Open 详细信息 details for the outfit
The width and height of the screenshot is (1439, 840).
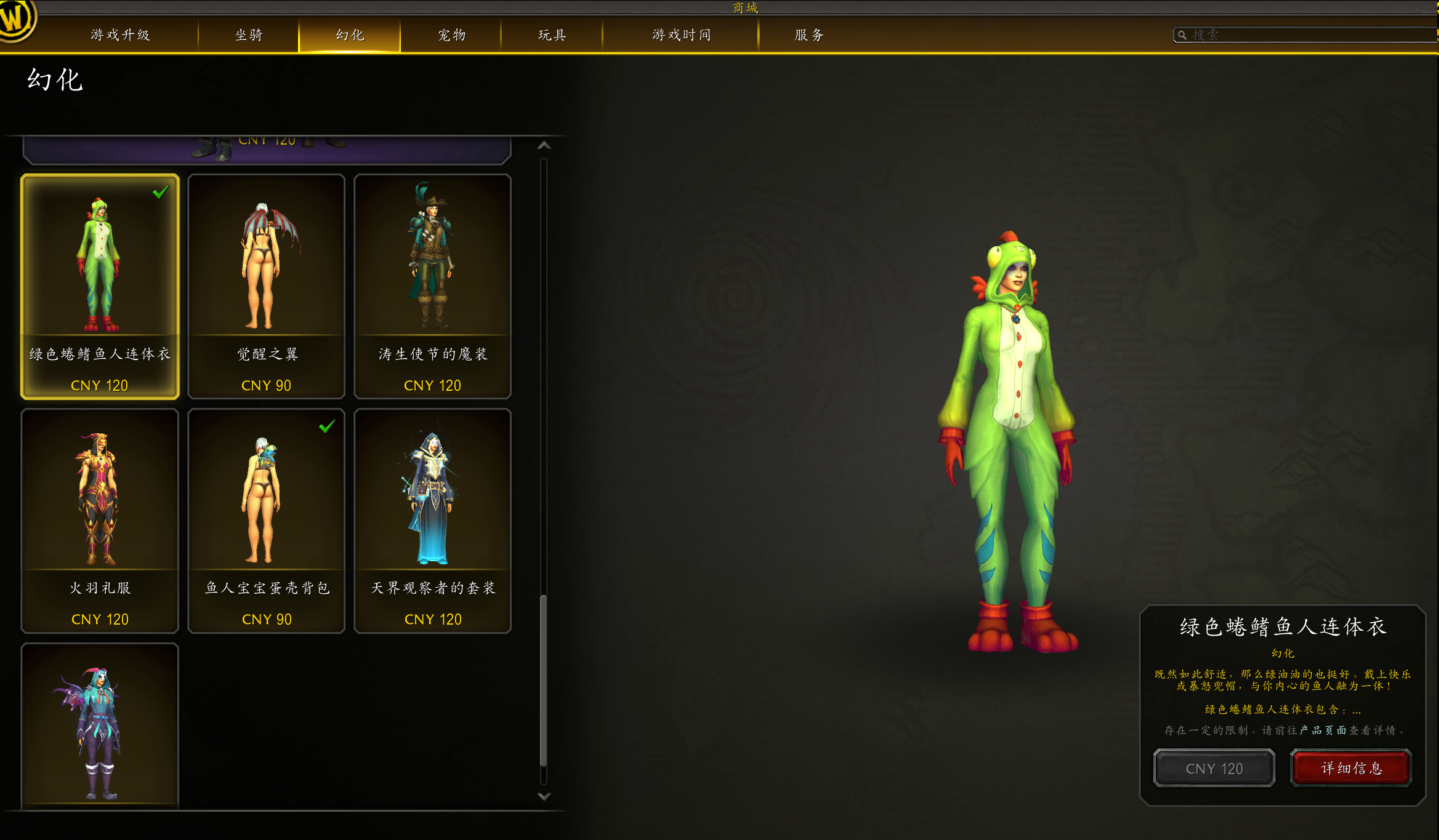pyautogui.click(x=1351, y=768)
